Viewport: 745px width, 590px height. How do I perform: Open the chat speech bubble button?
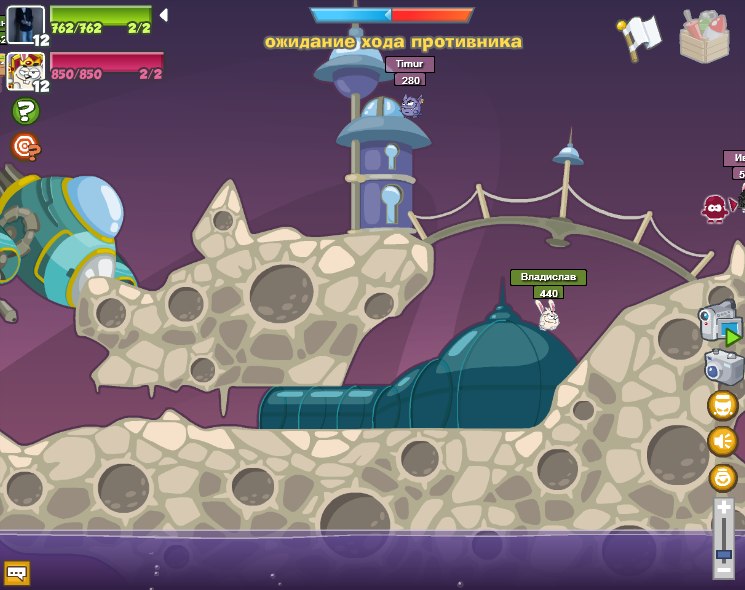(x=17, y=573)
